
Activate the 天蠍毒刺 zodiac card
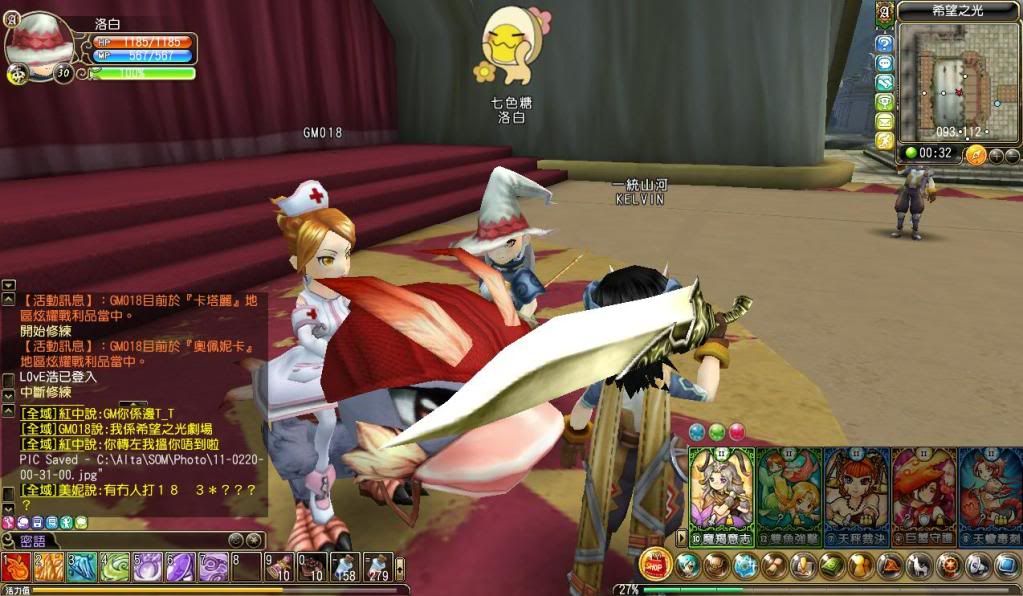tap(990, 494)
